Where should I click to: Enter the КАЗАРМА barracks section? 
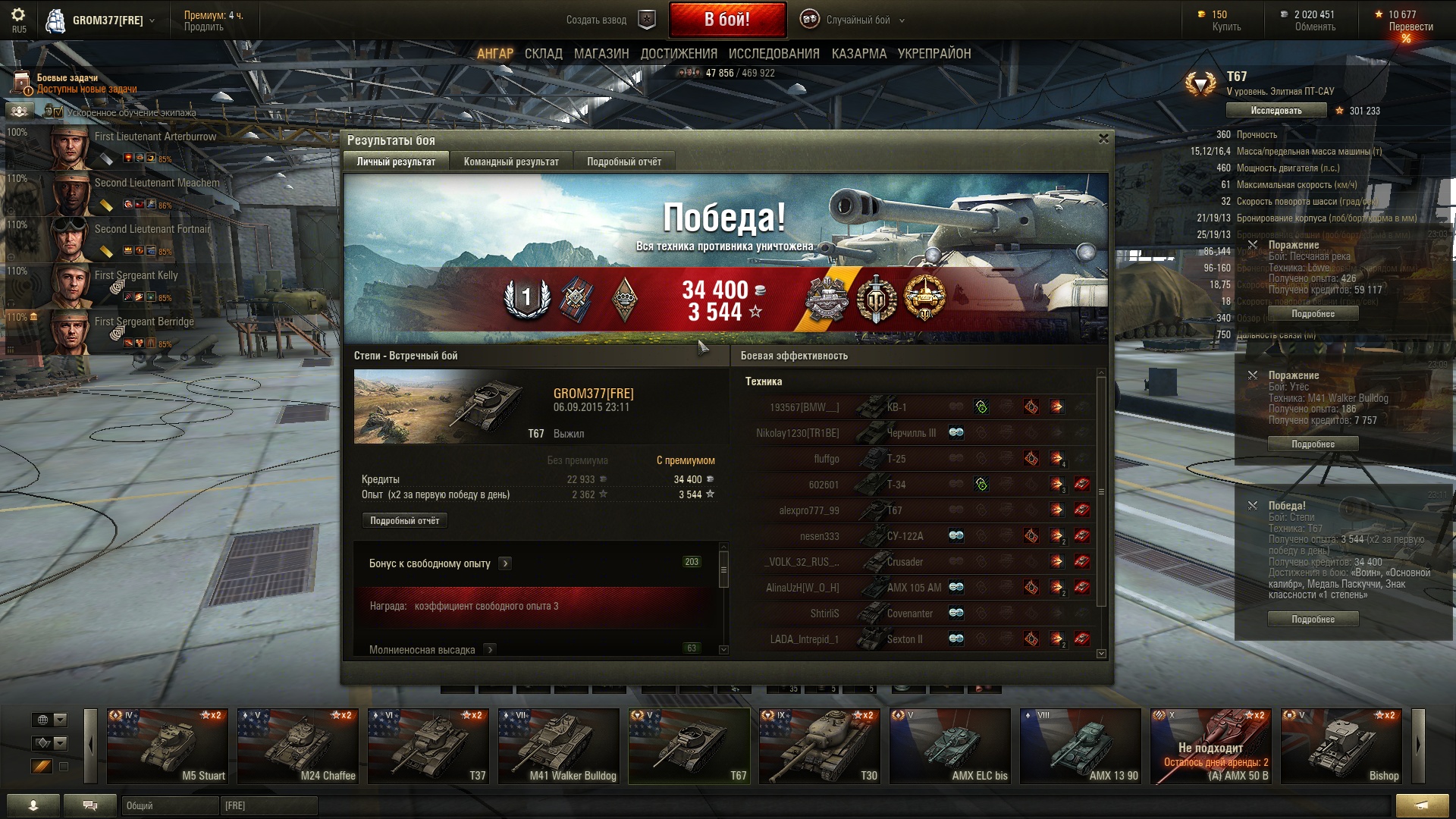click(858, 54)
